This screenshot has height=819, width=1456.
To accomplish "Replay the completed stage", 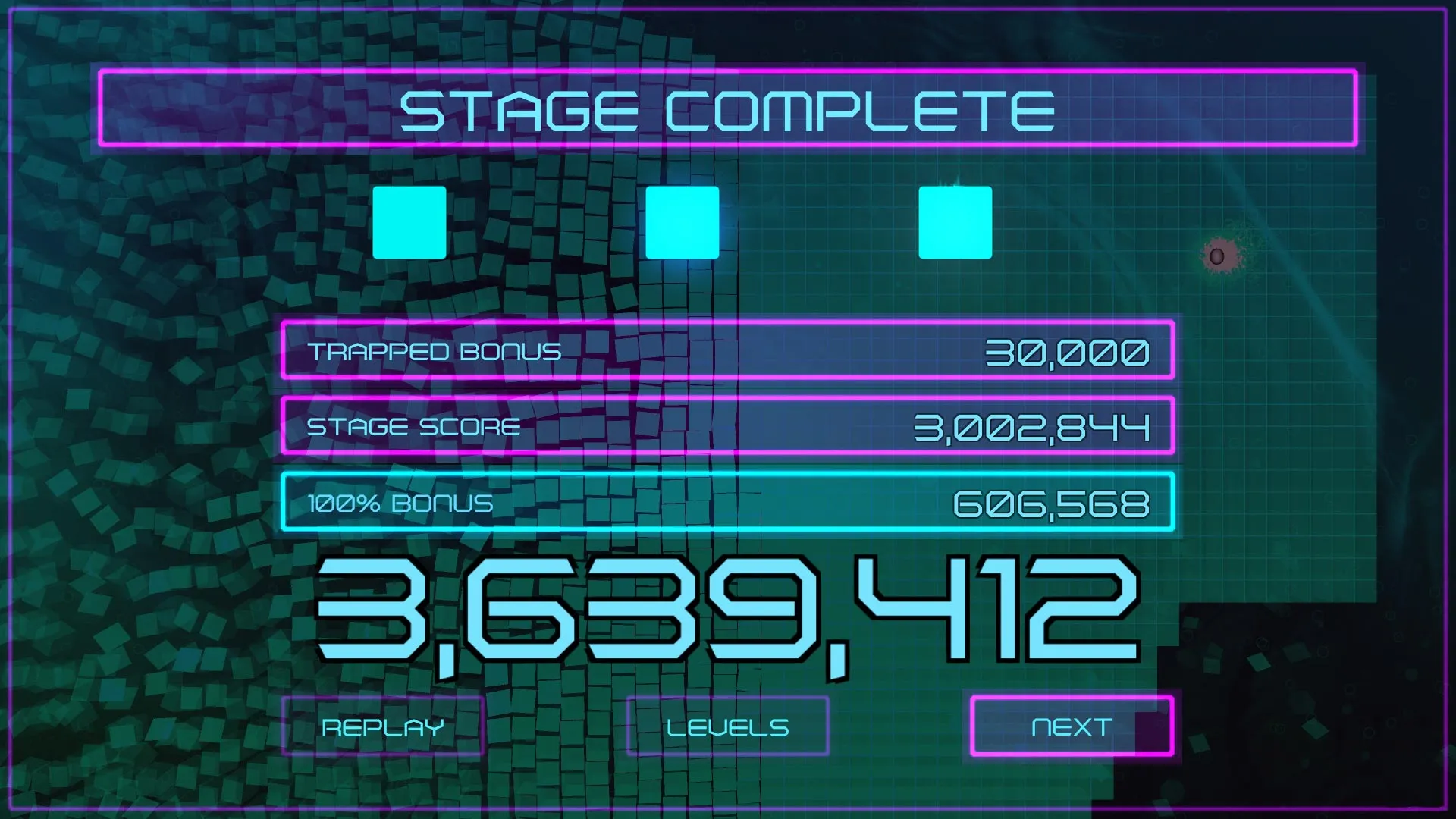I will tap(383, 726).
